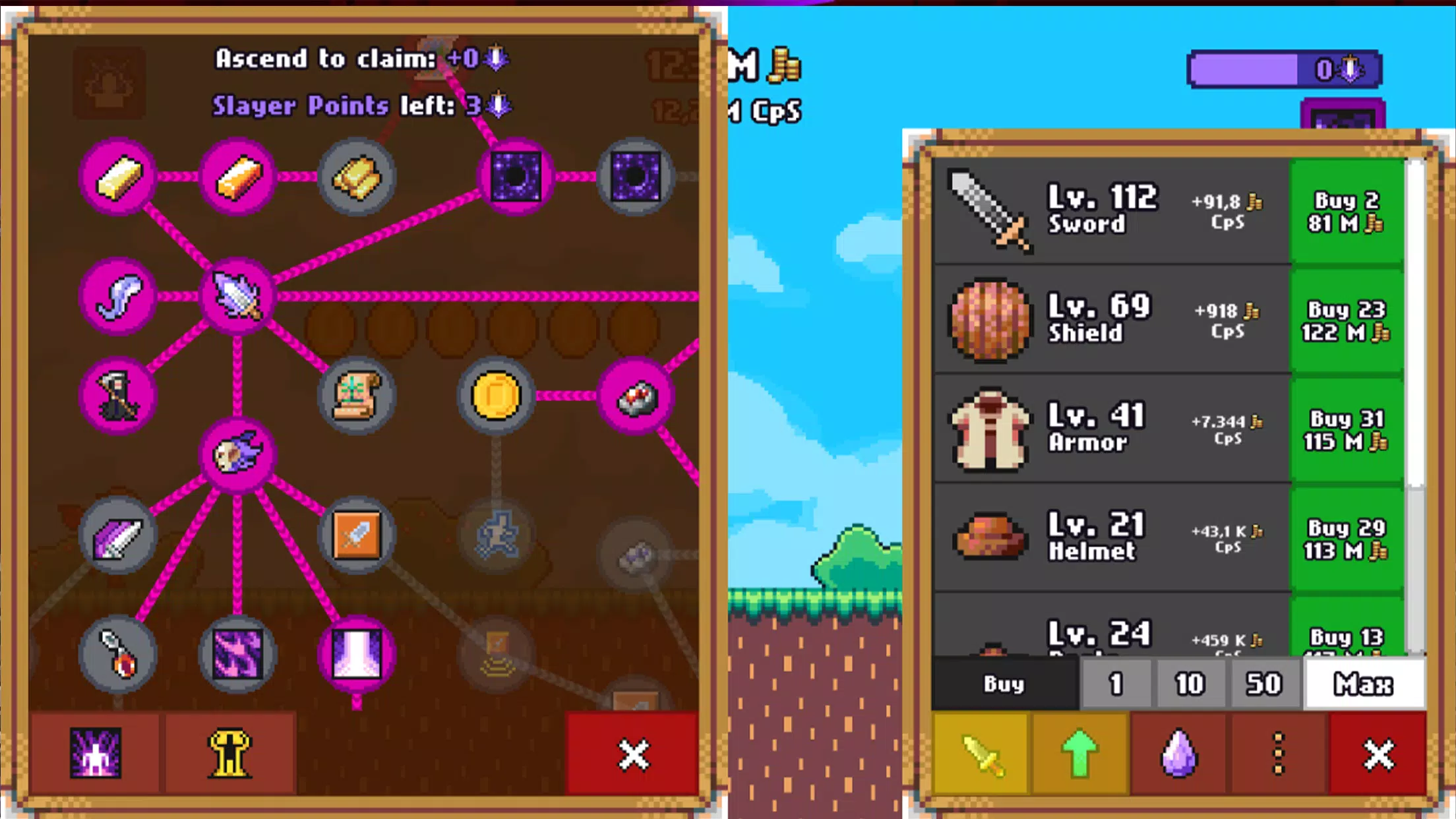Image resolution: width=1456 pixels, height=819 pixels.
Task: Select the feather skill node
Action: point(119,297)
